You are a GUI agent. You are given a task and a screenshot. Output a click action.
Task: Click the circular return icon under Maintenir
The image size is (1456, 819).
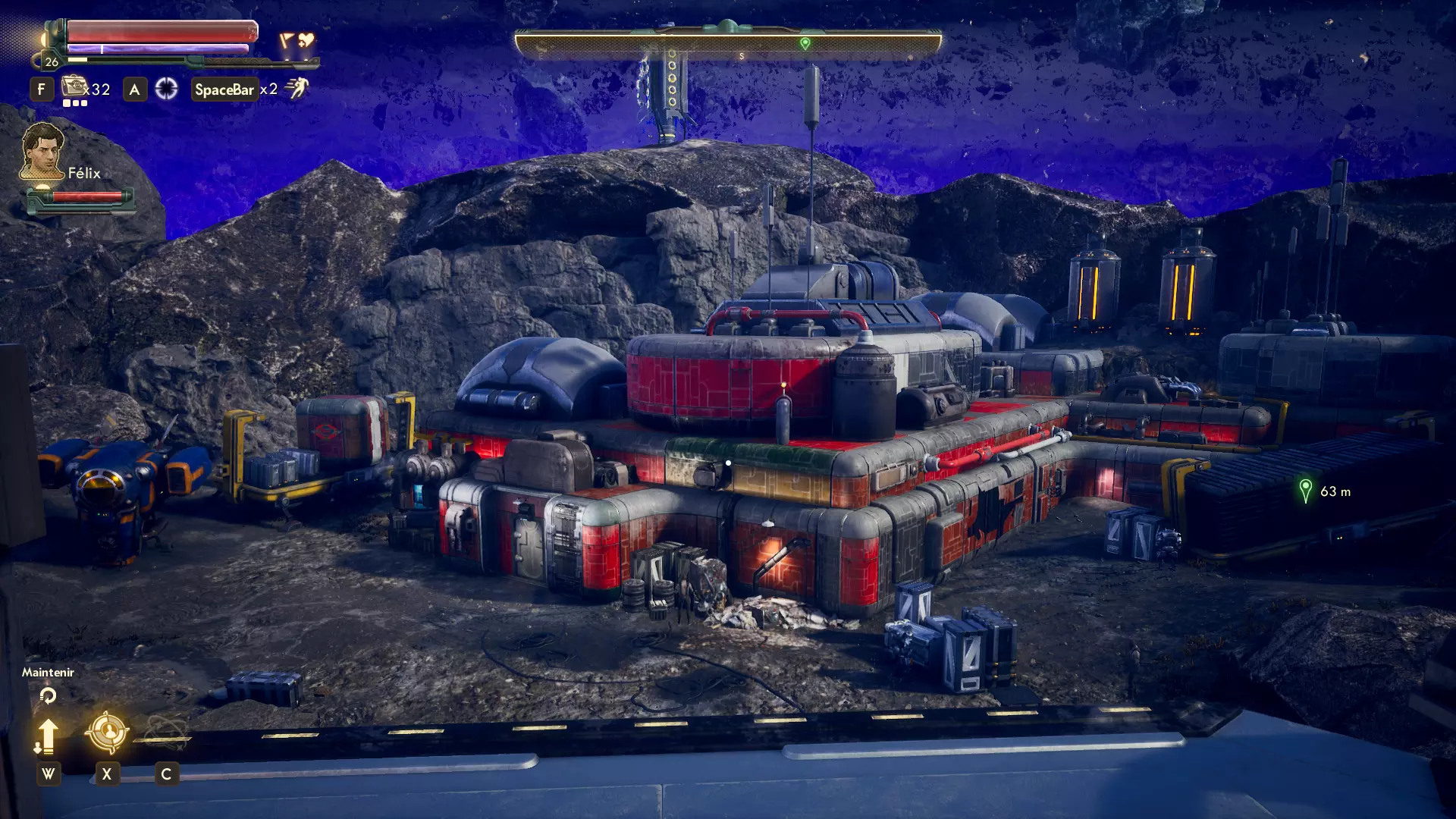tap(48, 695)
